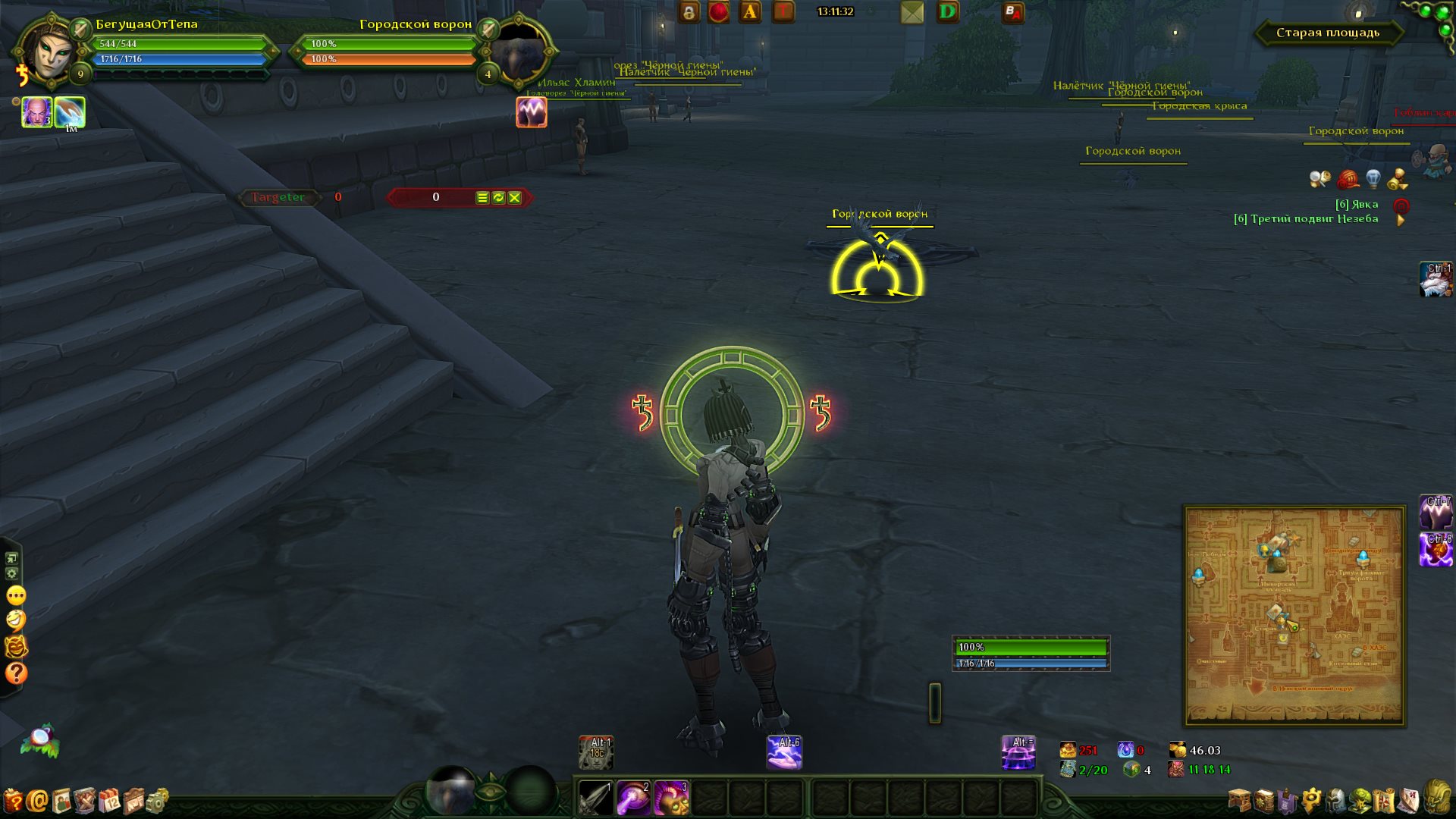This screenshot has width=1456, height=819.
Task: Open the orange question mark help button
Action: coord(16,673)
